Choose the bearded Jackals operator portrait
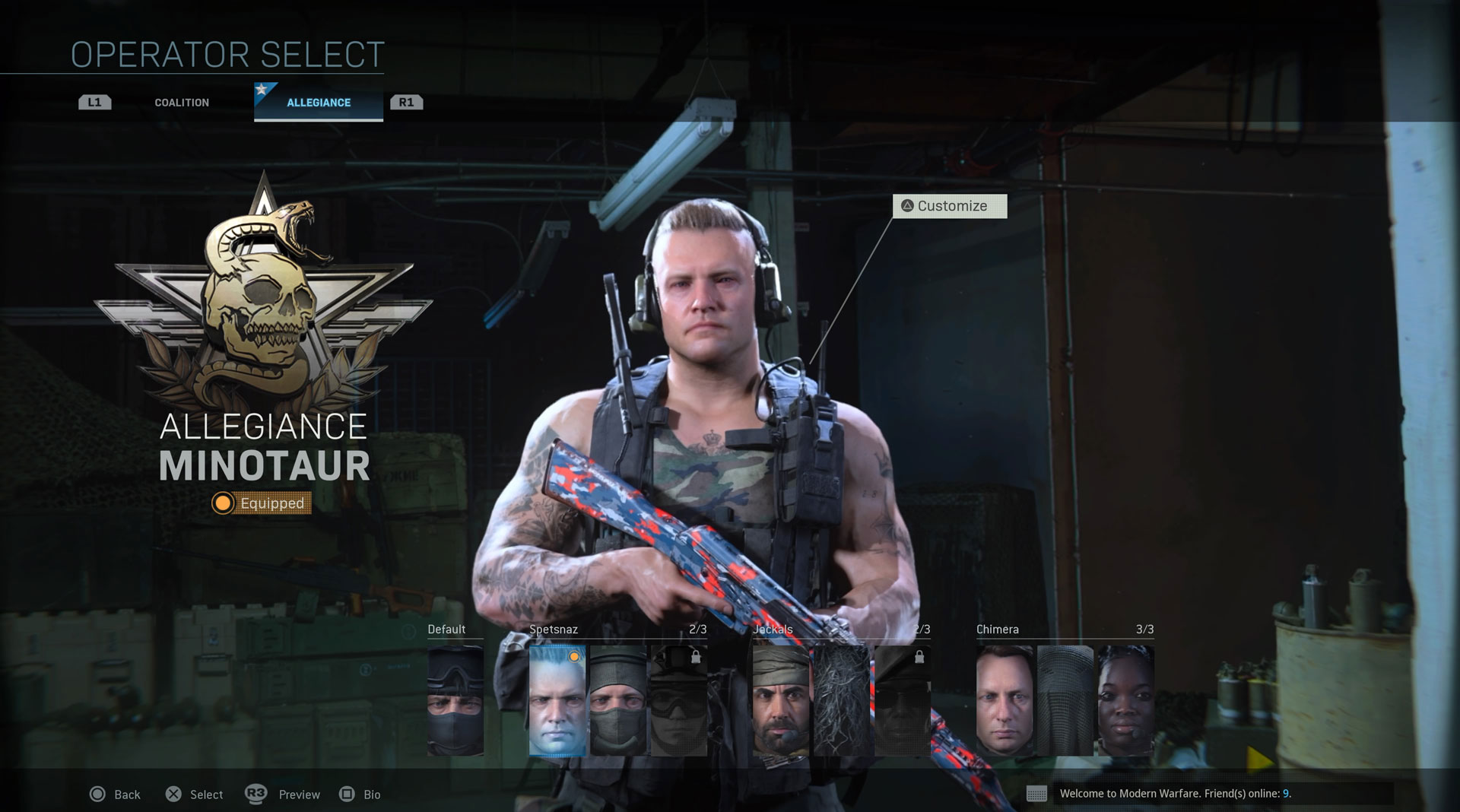The width and height of the screenshot is (1460, 812). coord(781,700)
